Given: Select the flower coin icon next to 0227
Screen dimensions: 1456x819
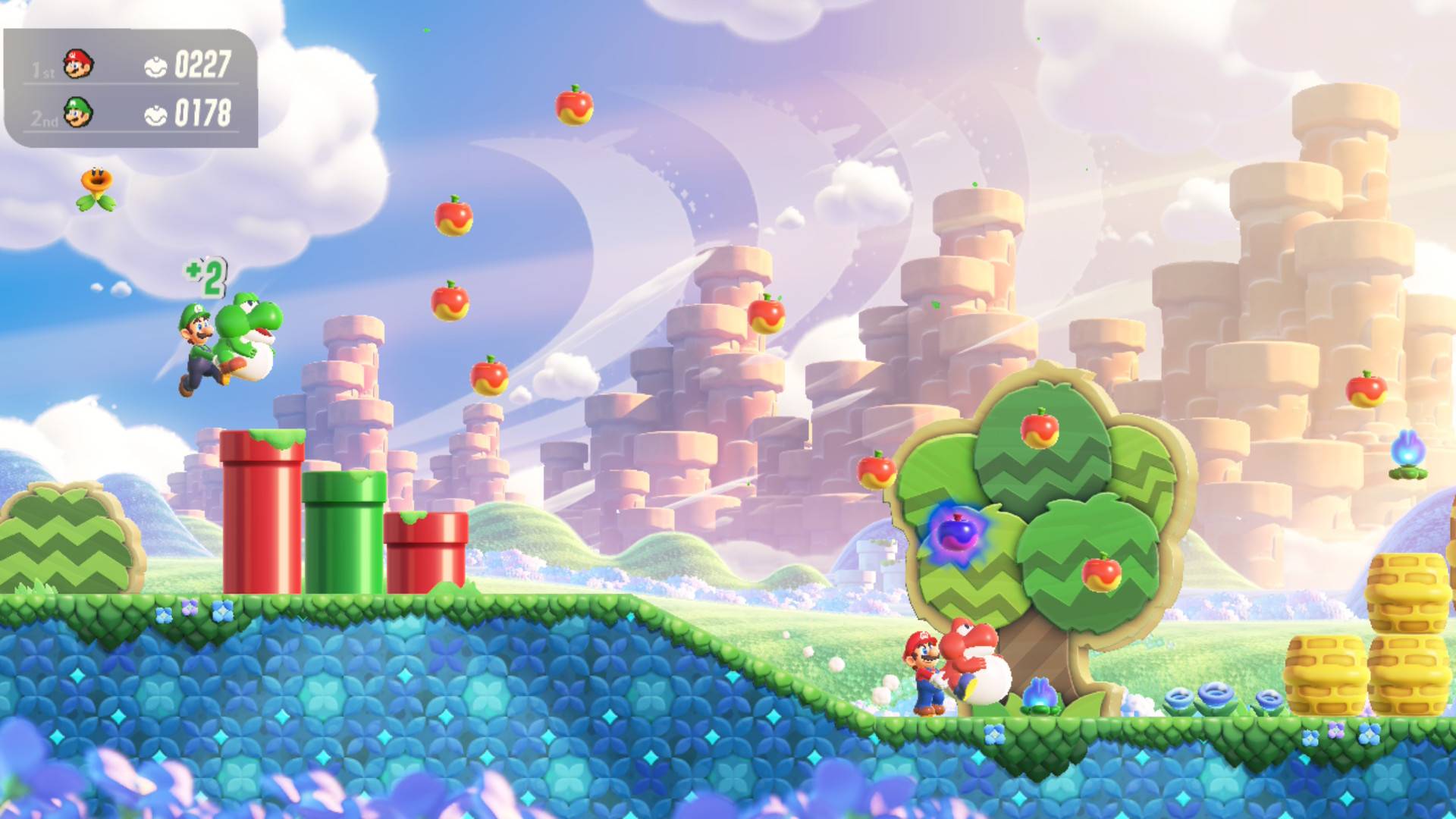Looking at the screenshot, I should pyautogui.click(x=155, y=67).
